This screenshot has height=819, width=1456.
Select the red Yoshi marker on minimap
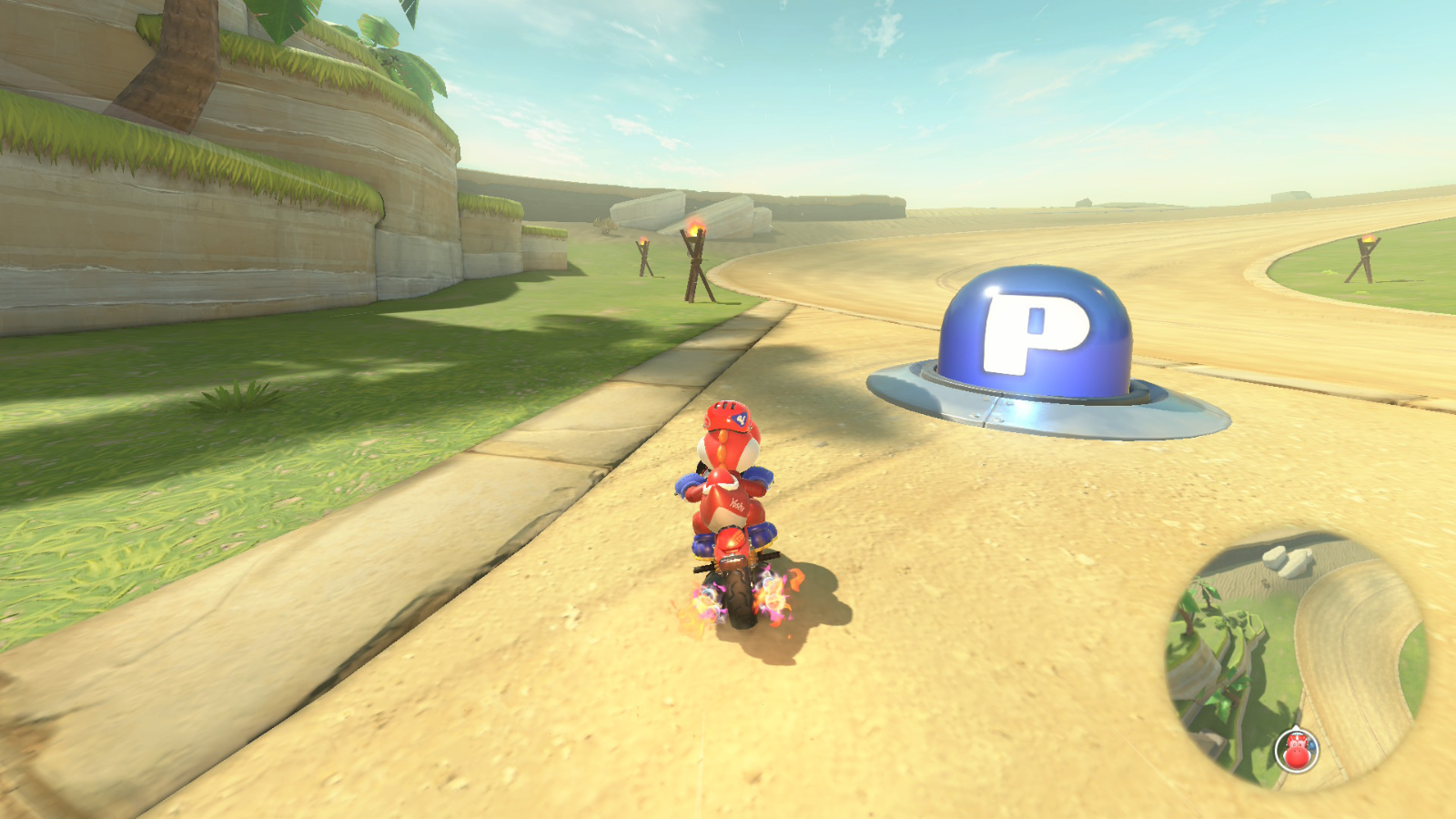coord(1297,751)
